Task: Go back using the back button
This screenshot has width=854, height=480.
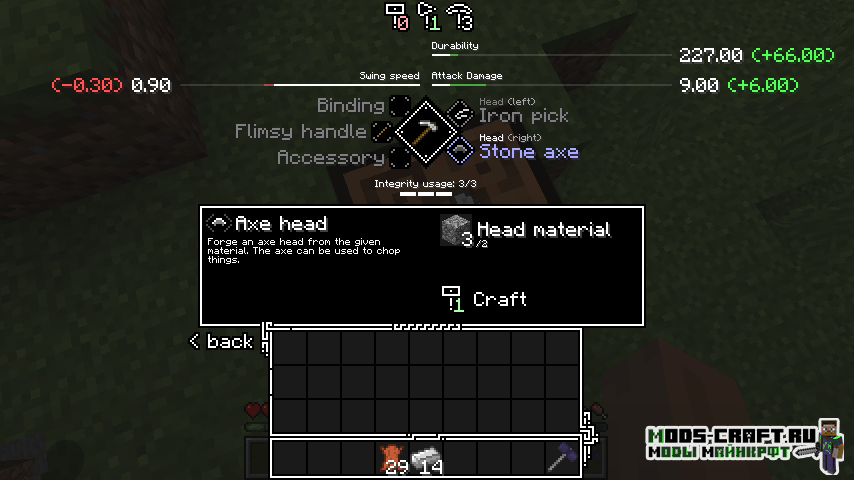Action: click(x=222, y=342)
